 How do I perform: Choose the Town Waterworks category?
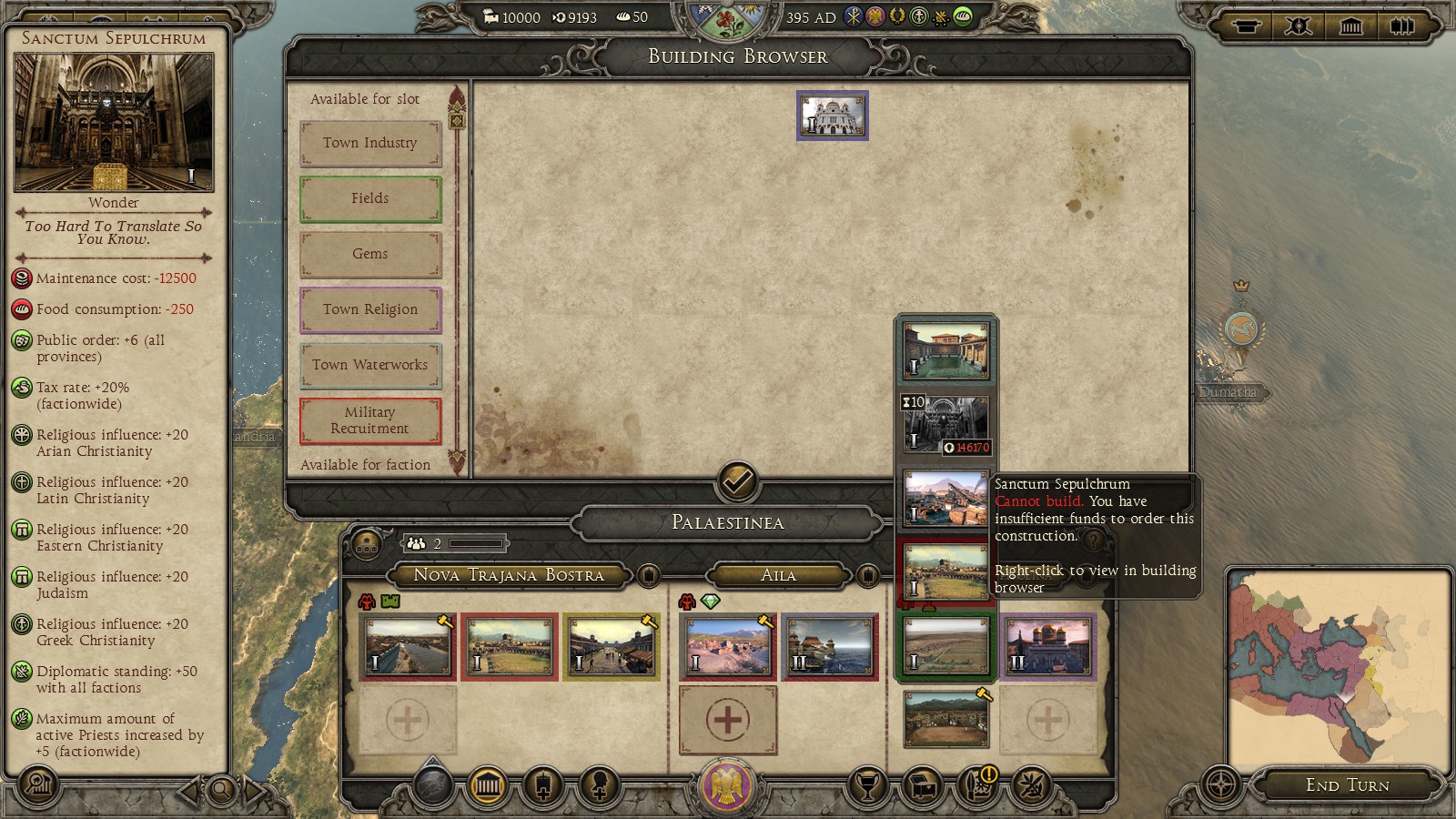click(370, 365)
